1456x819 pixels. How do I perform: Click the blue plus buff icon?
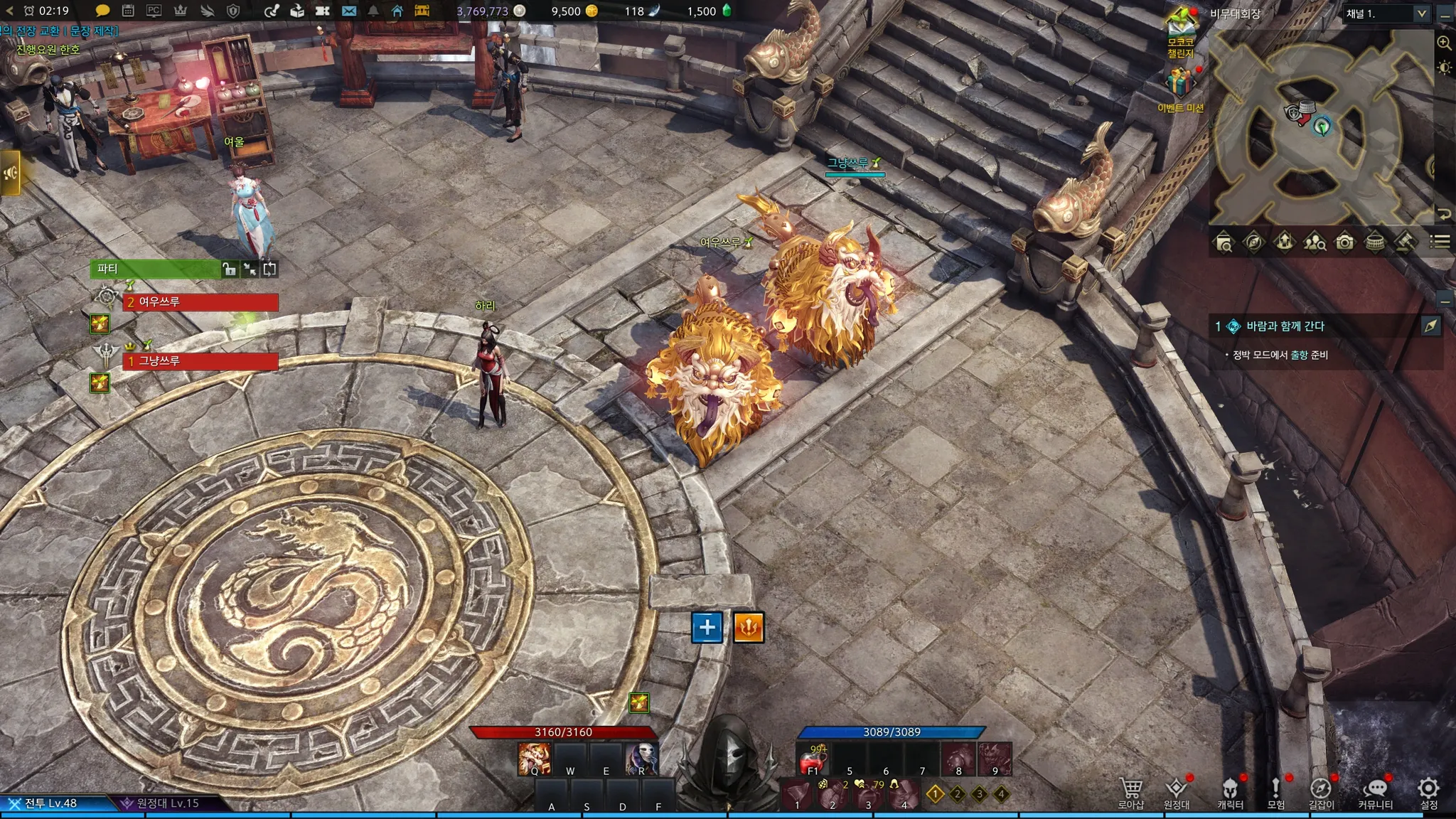[707, 627]
